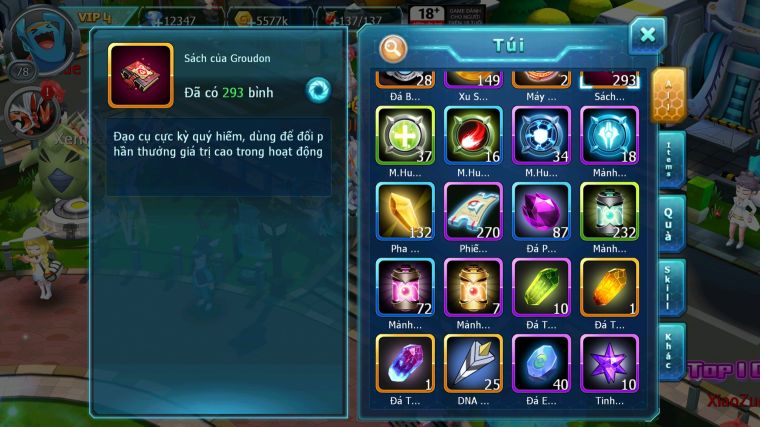This screenshot has width=760, height=427.
Task: Select the purple star item with 10
Action: pyautogui.click(x=609, y=363)
